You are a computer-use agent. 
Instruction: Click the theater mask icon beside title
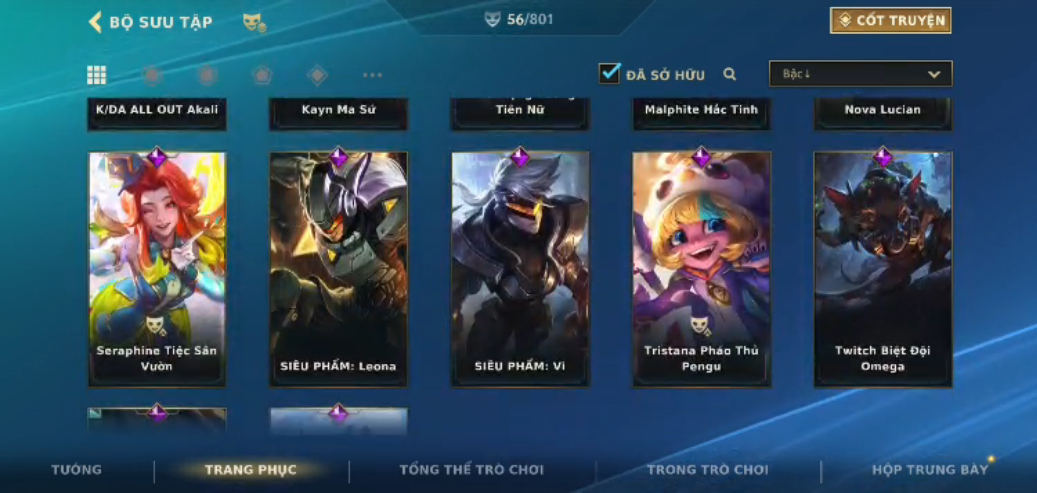(254, 22)
